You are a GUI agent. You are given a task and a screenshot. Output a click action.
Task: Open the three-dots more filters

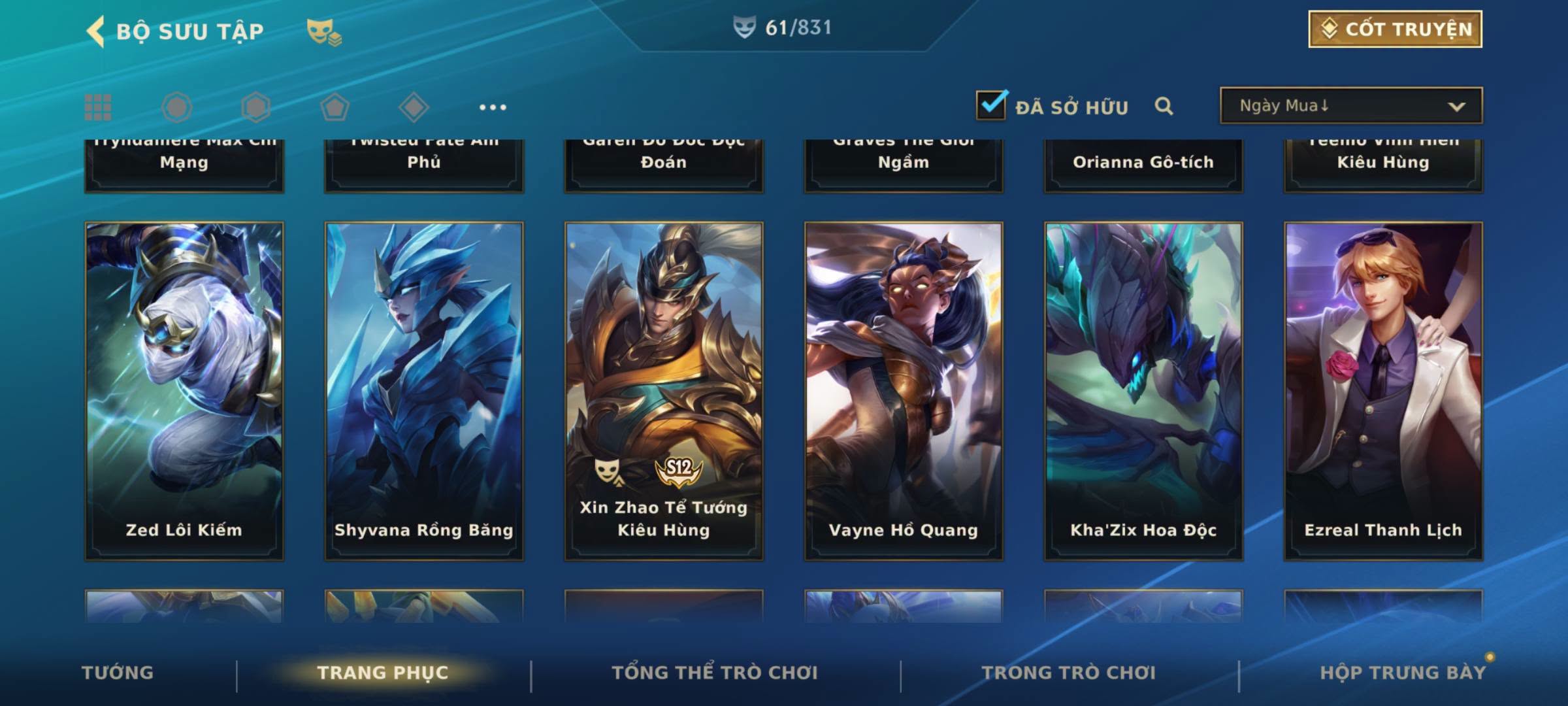coord(493,107)
